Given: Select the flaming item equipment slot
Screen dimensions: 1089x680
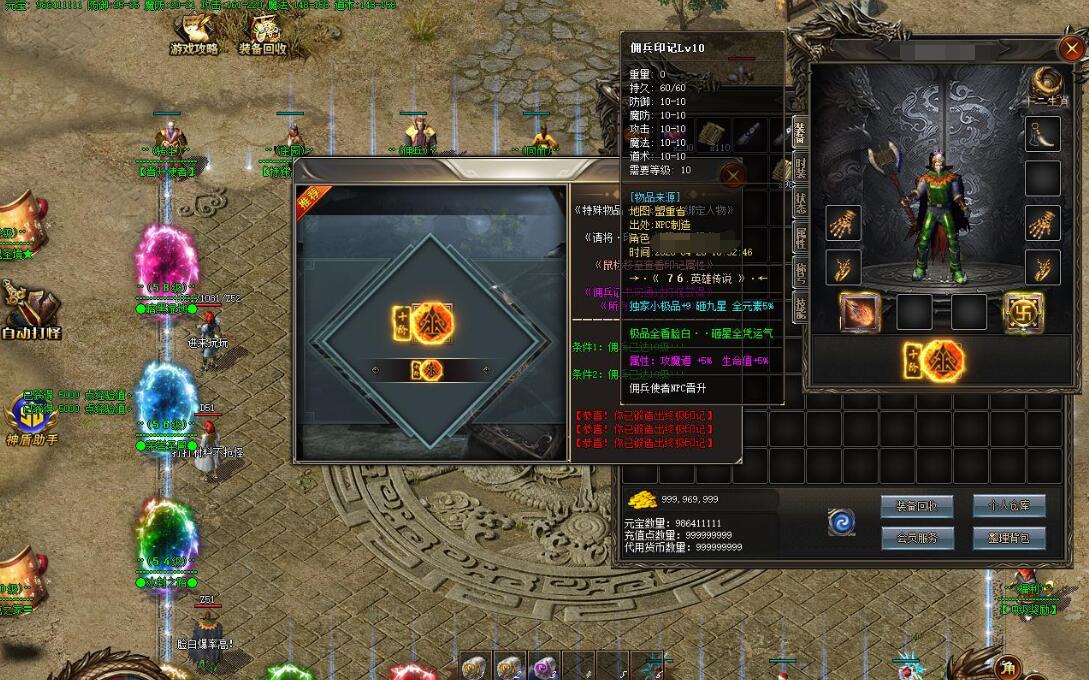Looking at the screenshot, I should click(x=859, y=312).
